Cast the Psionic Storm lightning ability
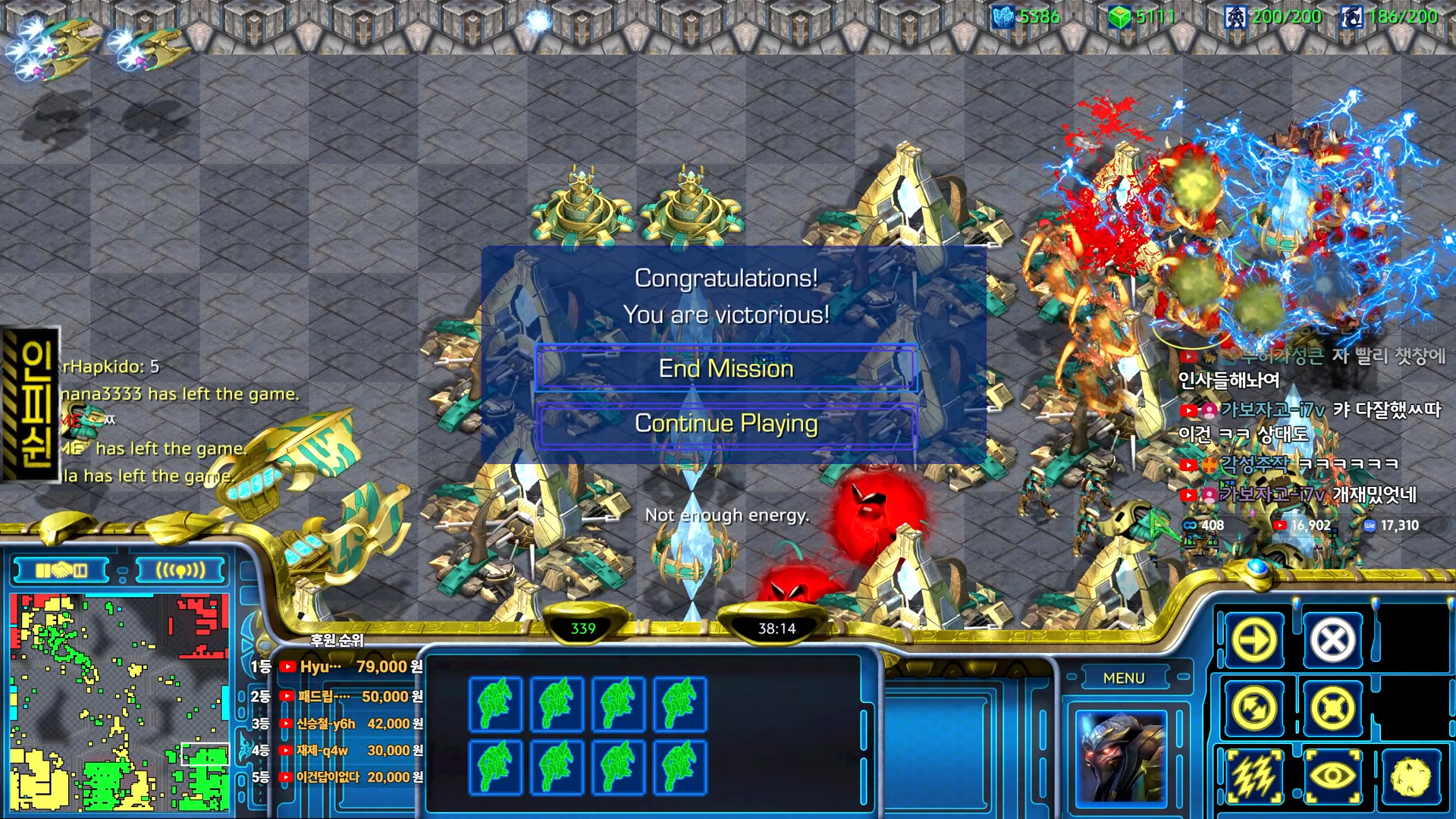The height and width of the screenshot is (819, 1456). [1255, 777]
